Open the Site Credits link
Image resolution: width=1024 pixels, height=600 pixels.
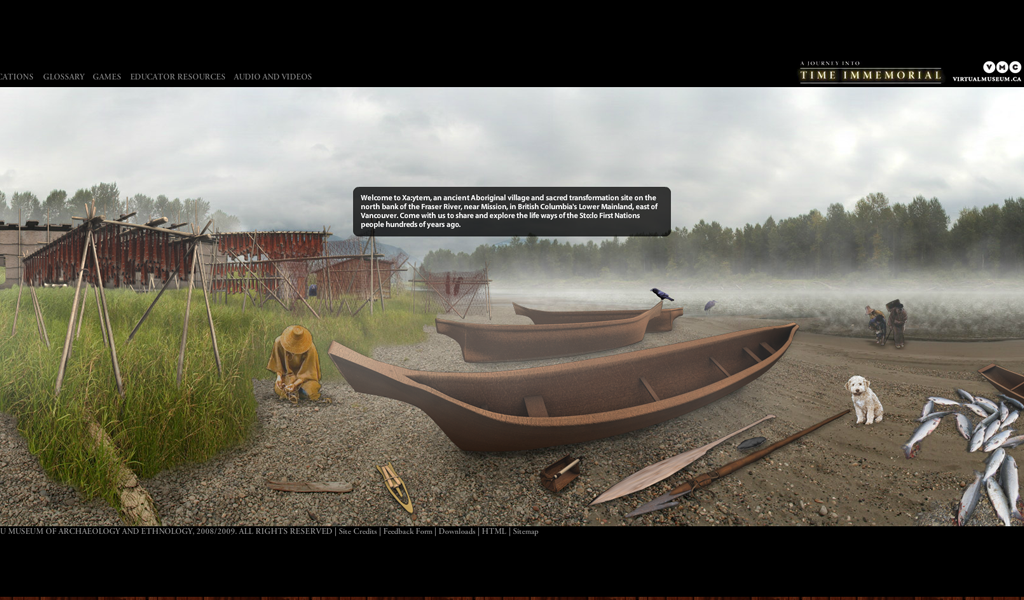[358, 532]
